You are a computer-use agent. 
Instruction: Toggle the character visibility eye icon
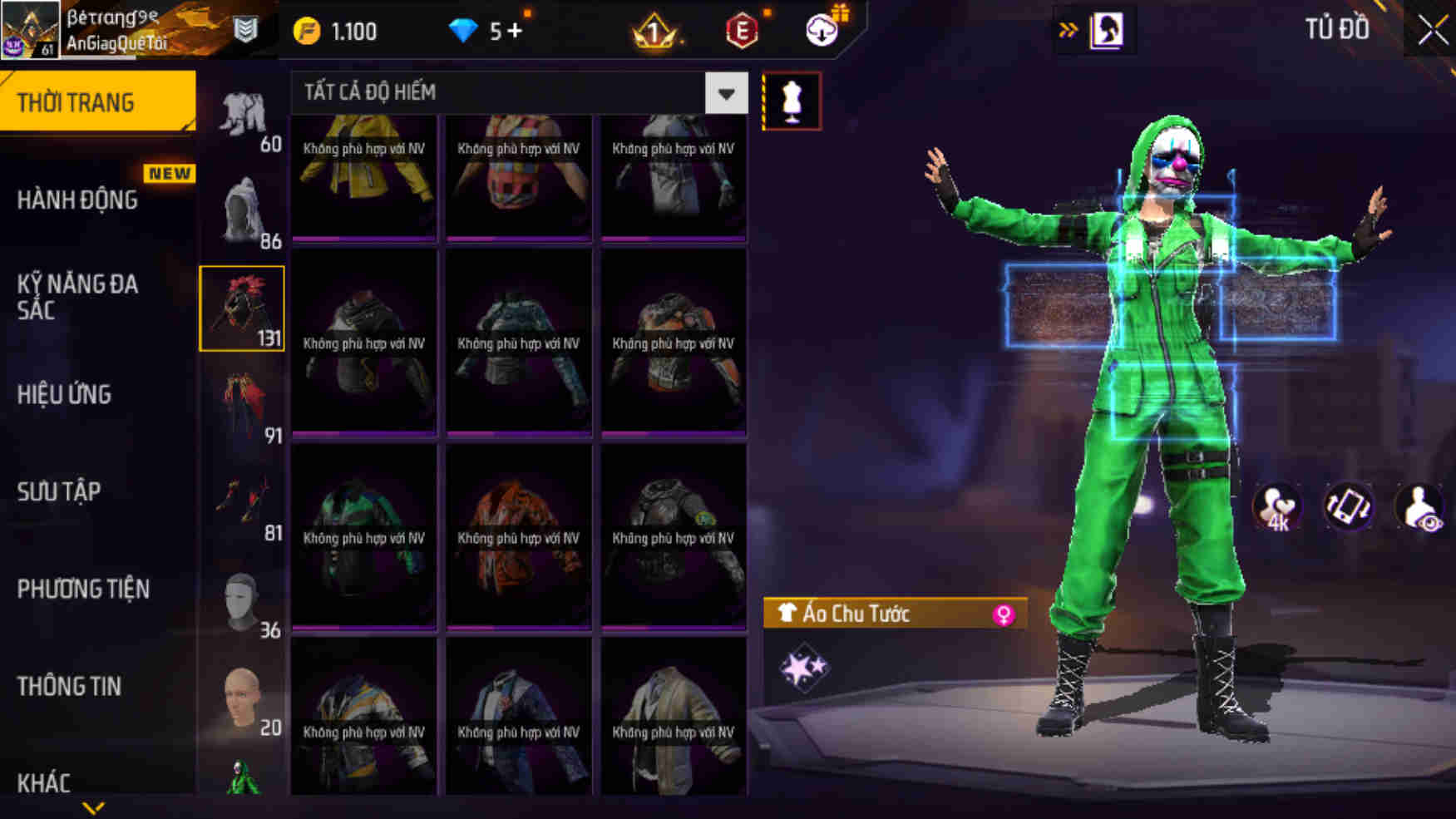(1421, 507)
